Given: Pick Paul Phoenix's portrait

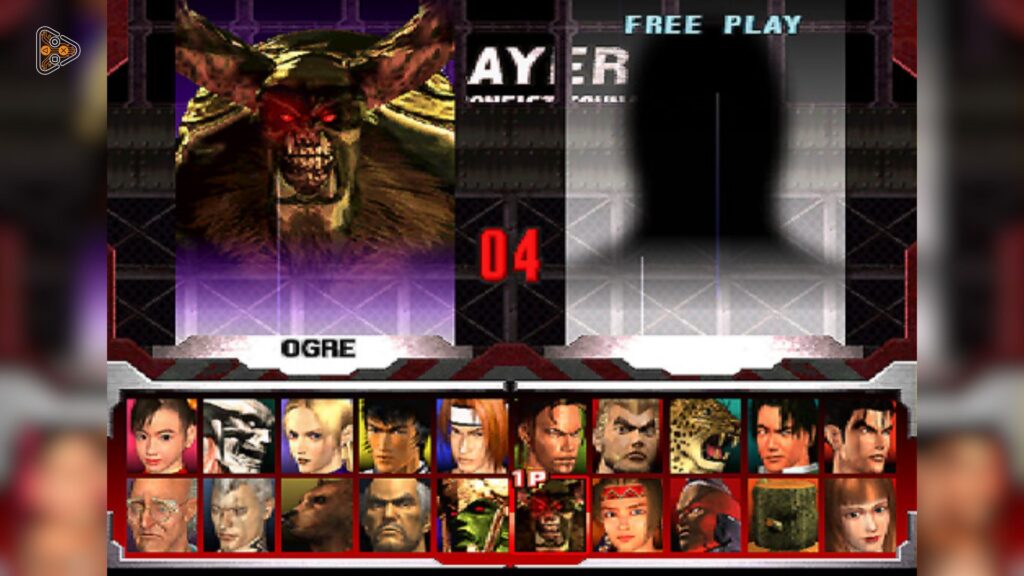Looking at the screenshot, I should [x=627, y=435].
